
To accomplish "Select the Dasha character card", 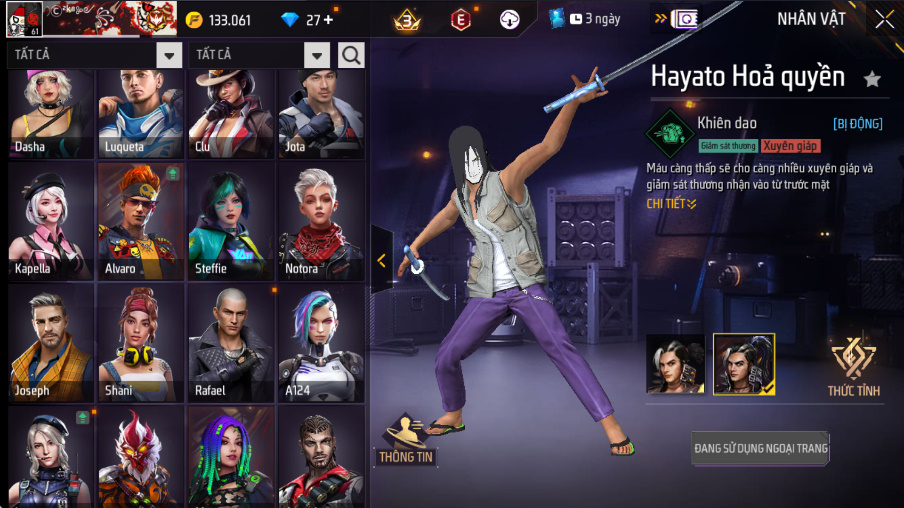I will click(x=51, y=112).
